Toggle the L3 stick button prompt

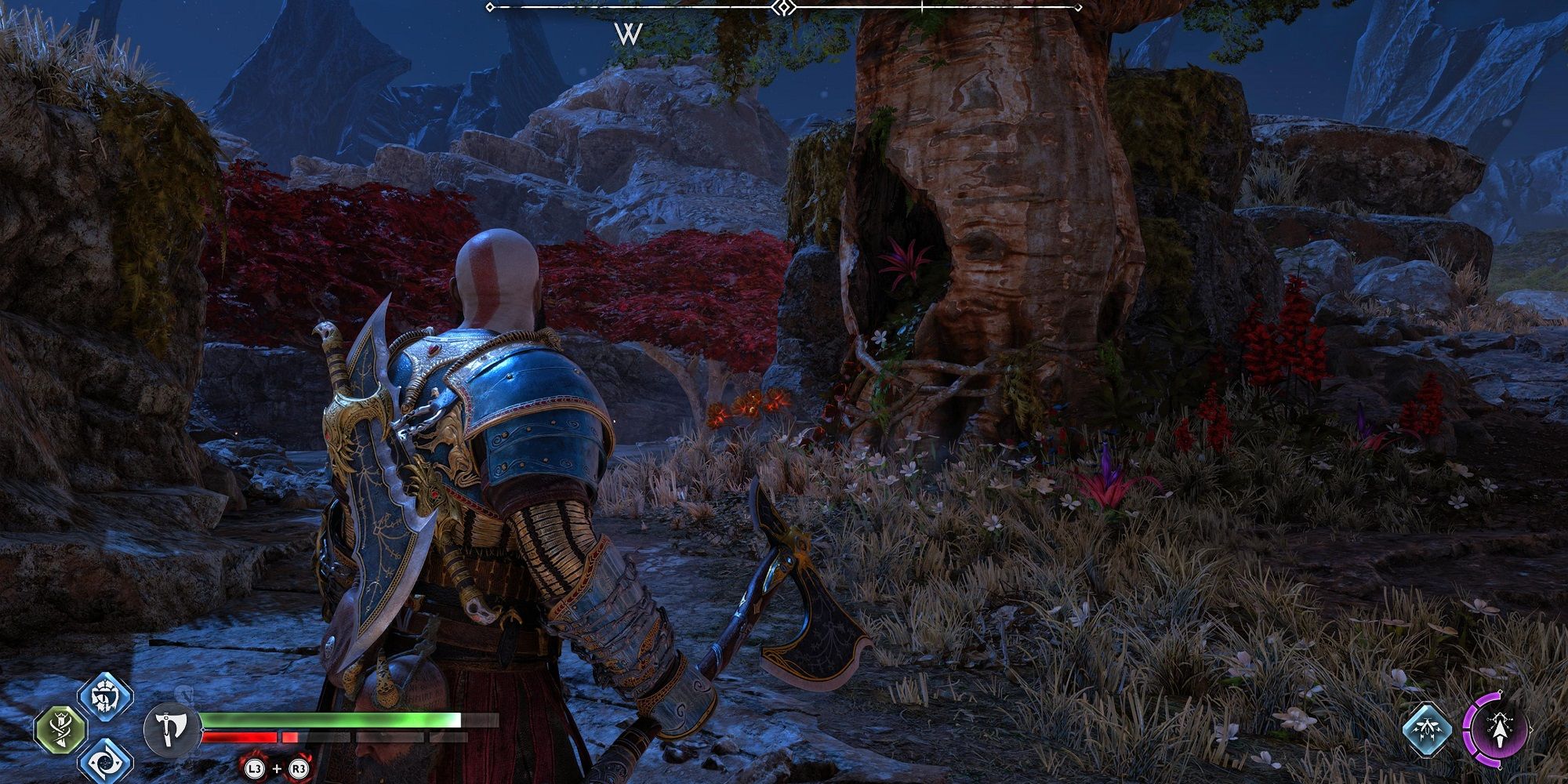click(x=255, y=769)
